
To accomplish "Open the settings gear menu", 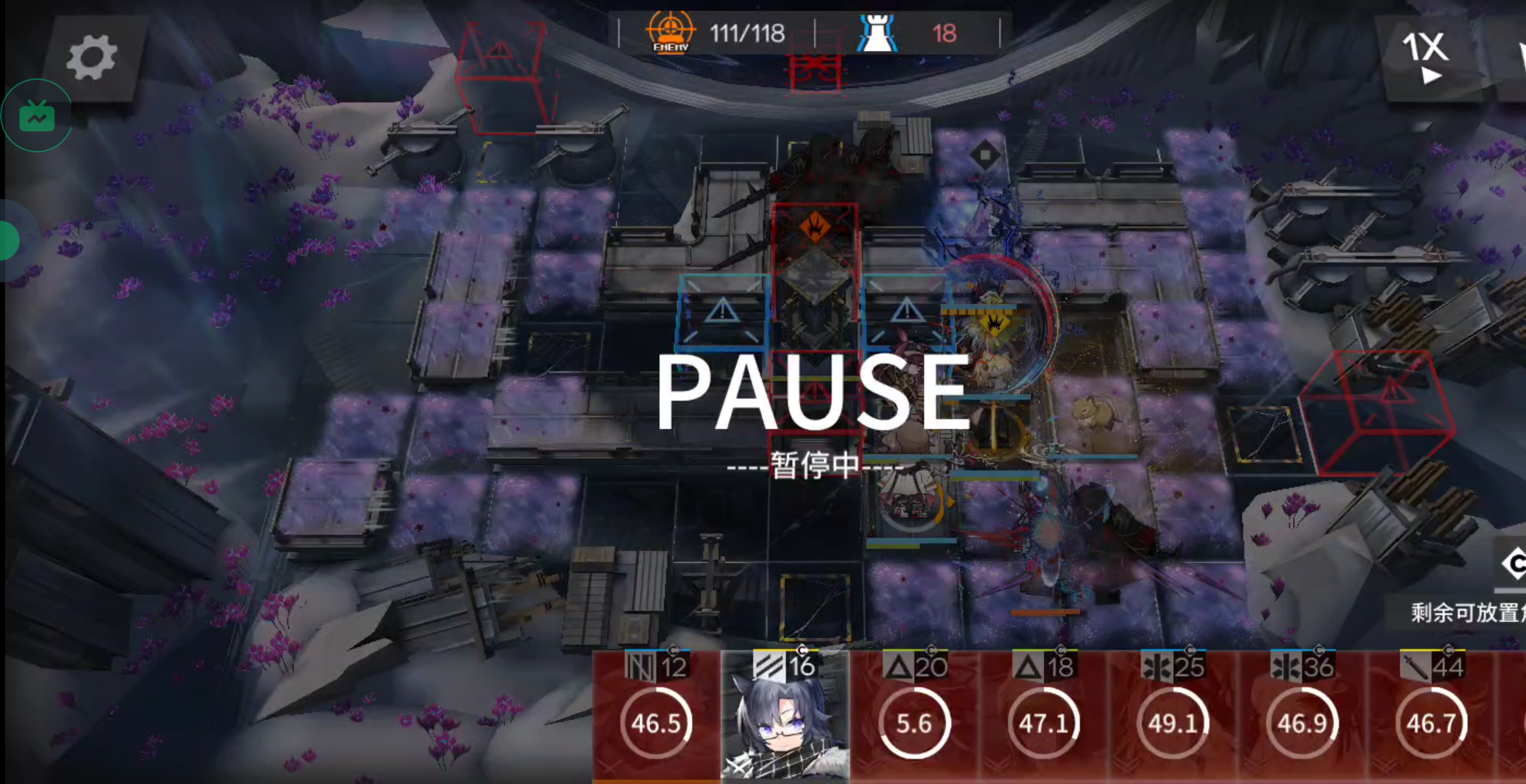I will pyautogui.click(x=91, y=58).
